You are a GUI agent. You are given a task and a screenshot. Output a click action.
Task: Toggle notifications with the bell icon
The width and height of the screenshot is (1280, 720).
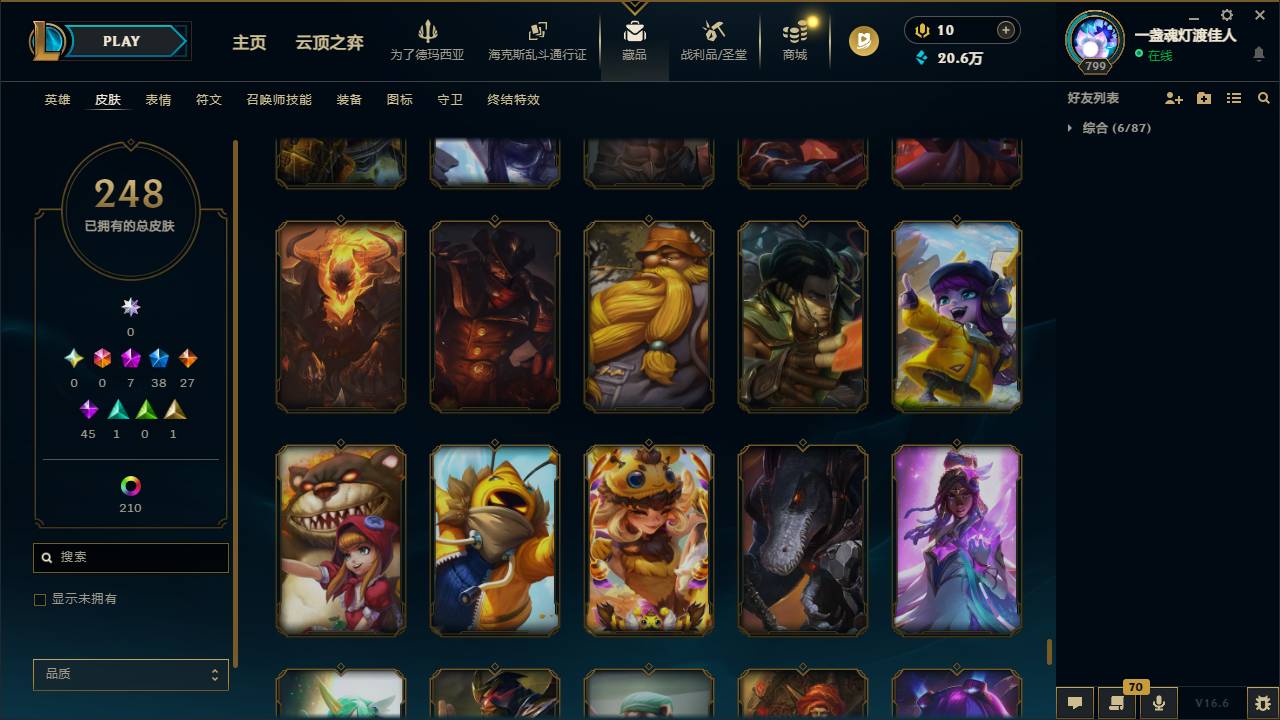tap(1259, 53)
